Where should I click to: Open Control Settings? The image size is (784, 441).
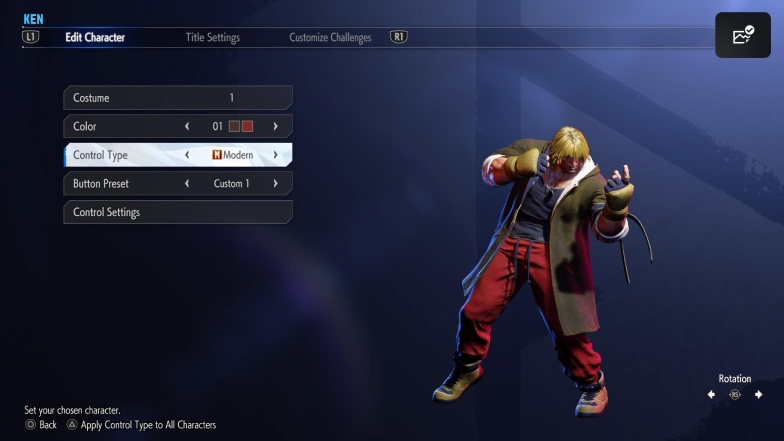tap(177, 212)
